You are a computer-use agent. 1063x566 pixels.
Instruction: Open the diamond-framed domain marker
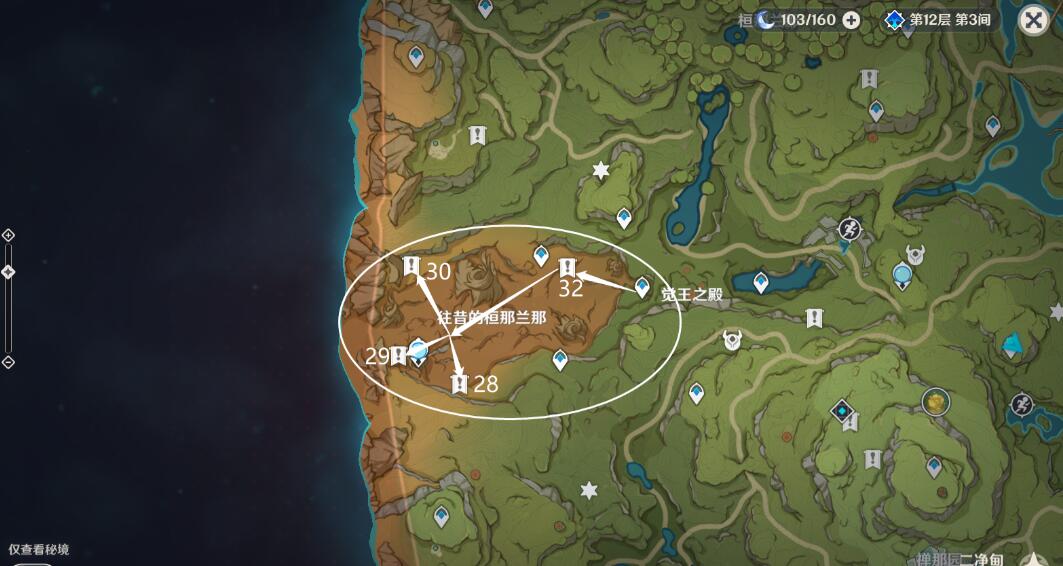844,410
